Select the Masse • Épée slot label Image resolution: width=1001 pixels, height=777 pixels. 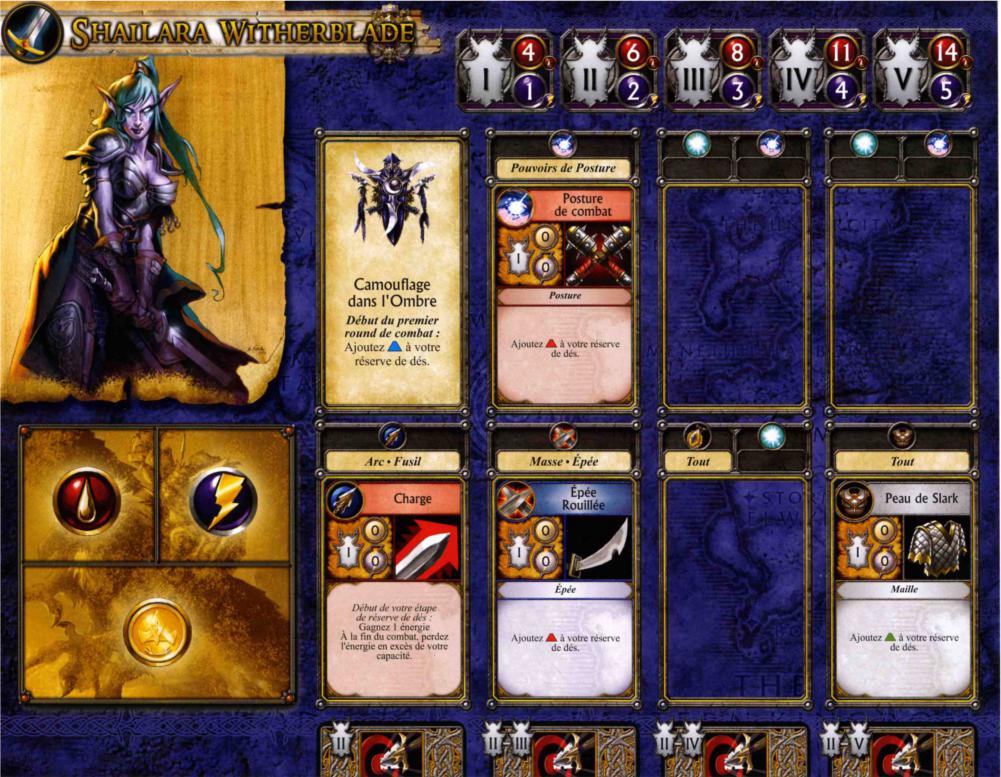pyautogui.click(x=564, y=461)
